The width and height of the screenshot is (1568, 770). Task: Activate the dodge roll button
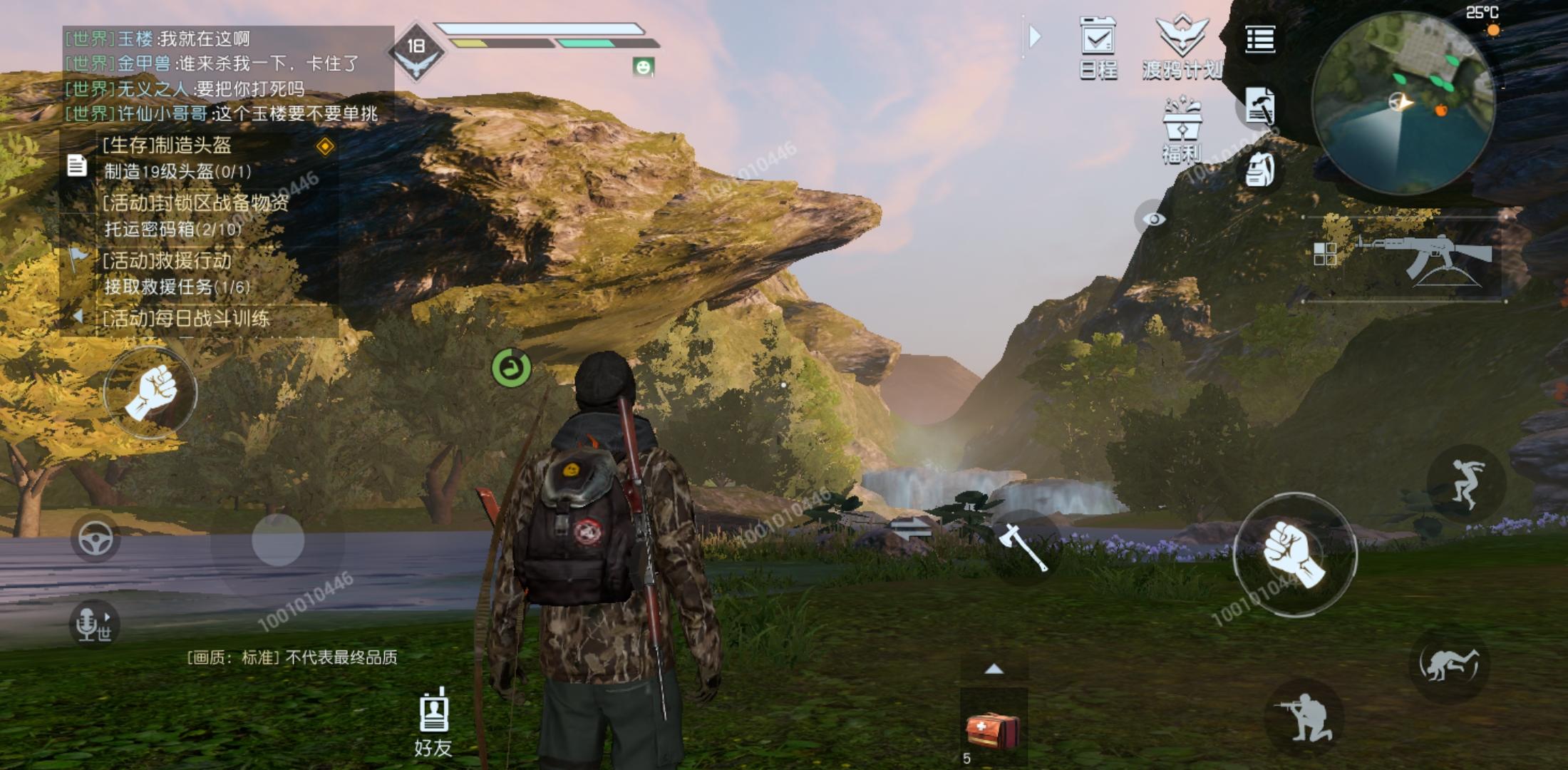coord(1448,664)
